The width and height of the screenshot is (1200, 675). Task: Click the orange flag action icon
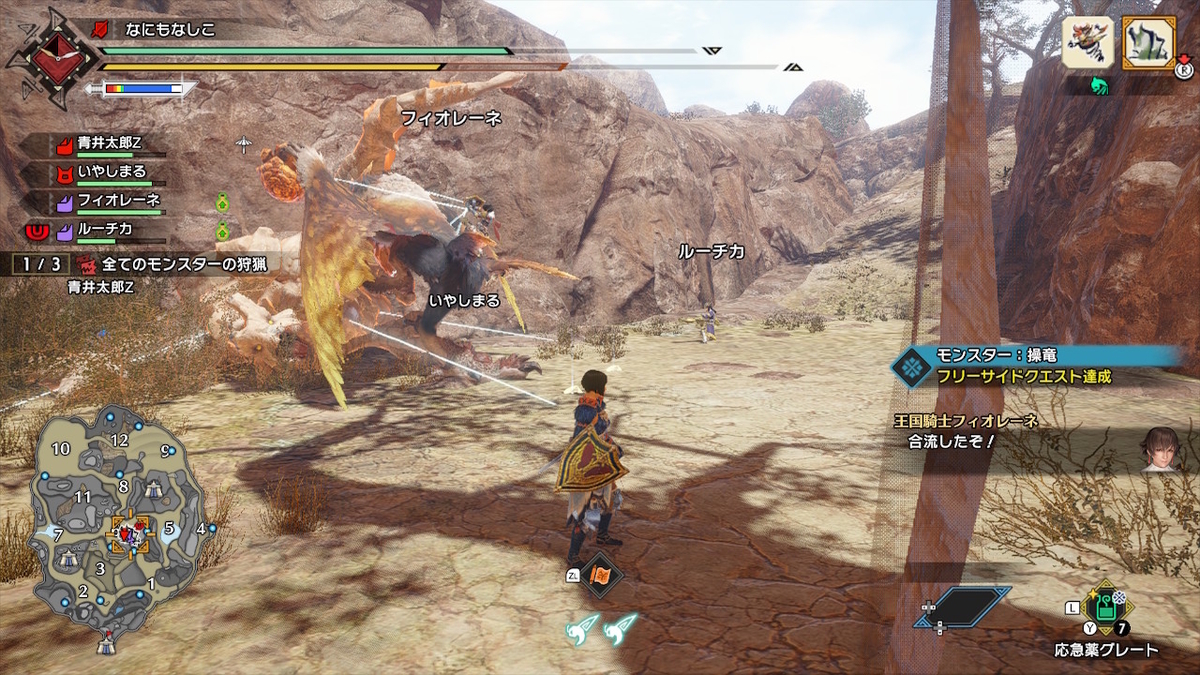point(603,577)
